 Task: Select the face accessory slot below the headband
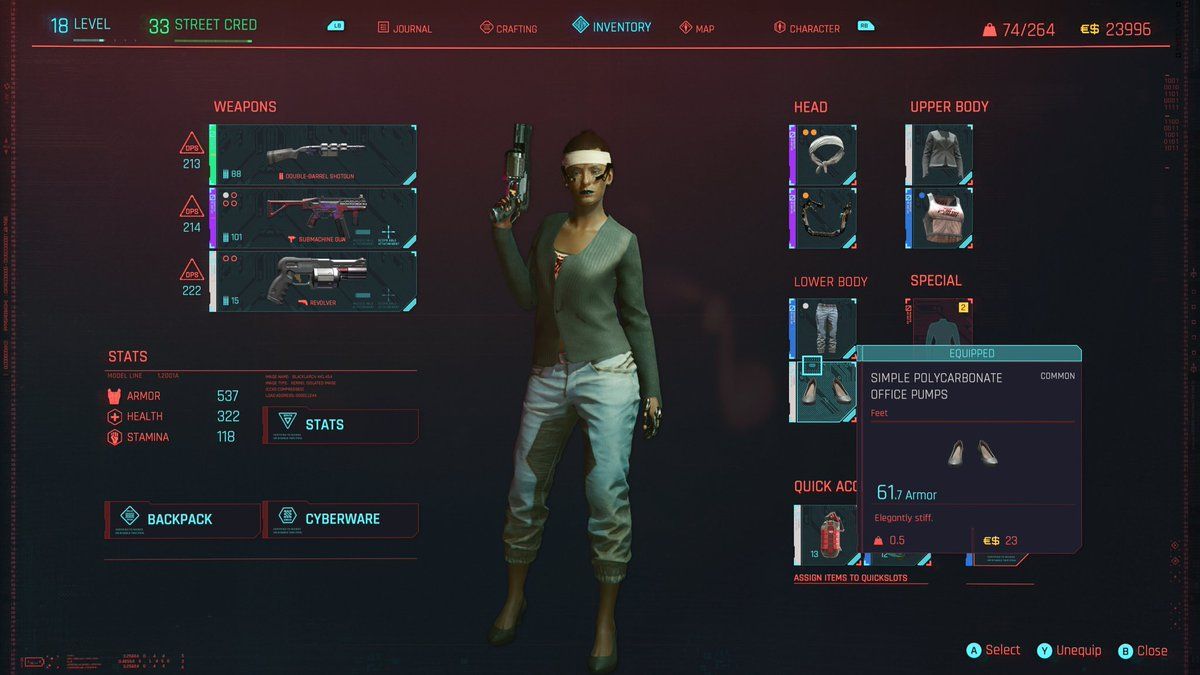(823, 218)
